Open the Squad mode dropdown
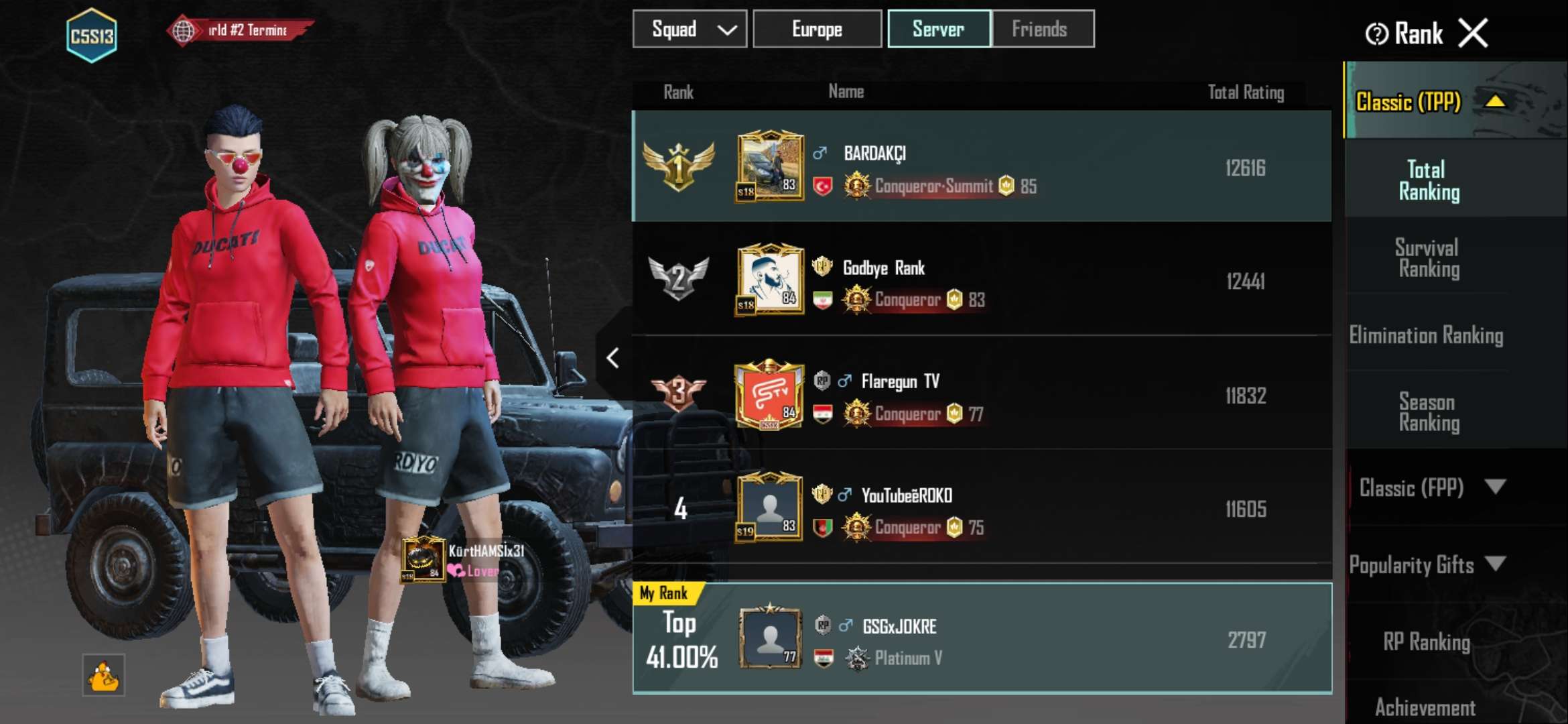Screen dimensions: 1568x724 (689, 29)
